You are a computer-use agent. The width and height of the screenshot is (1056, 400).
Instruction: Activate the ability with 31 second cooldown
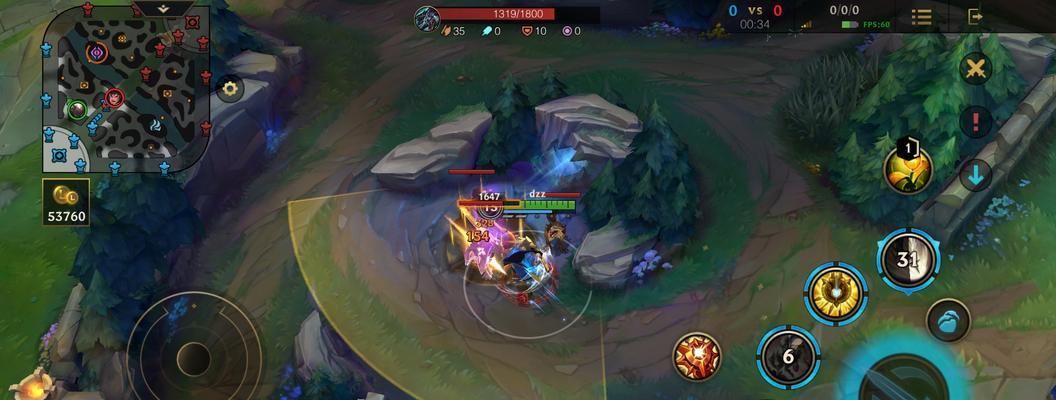907,259
